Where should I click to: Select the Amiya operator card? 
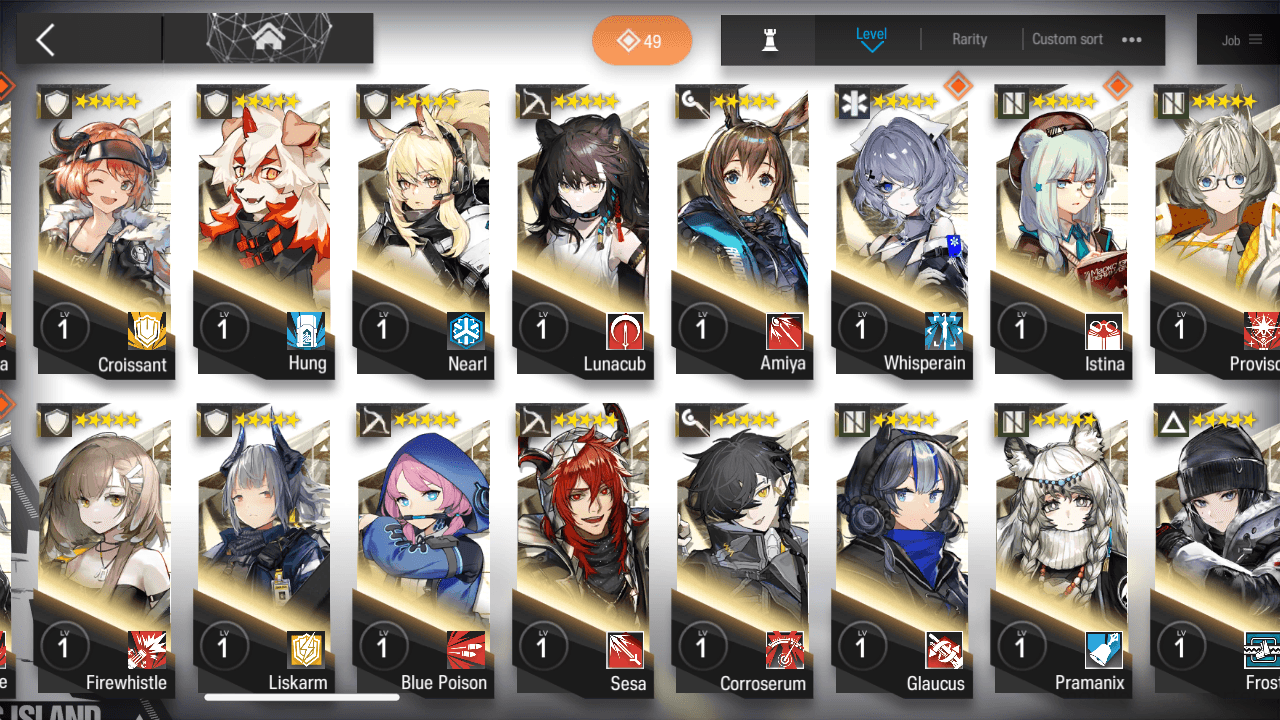point(742,230)
